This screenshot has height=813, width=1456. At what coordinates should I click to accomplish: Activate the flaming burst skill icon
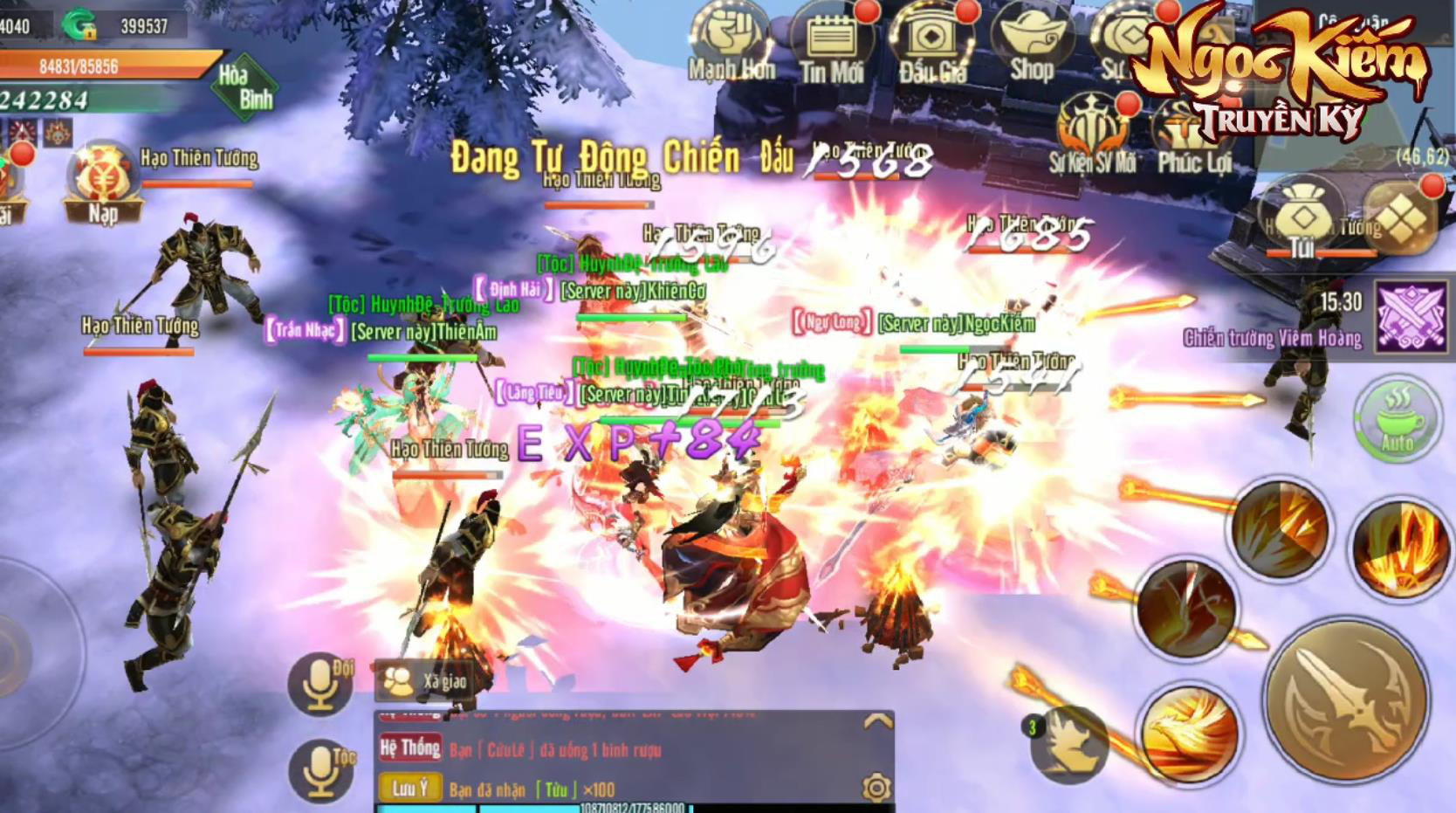(1399, 548)
